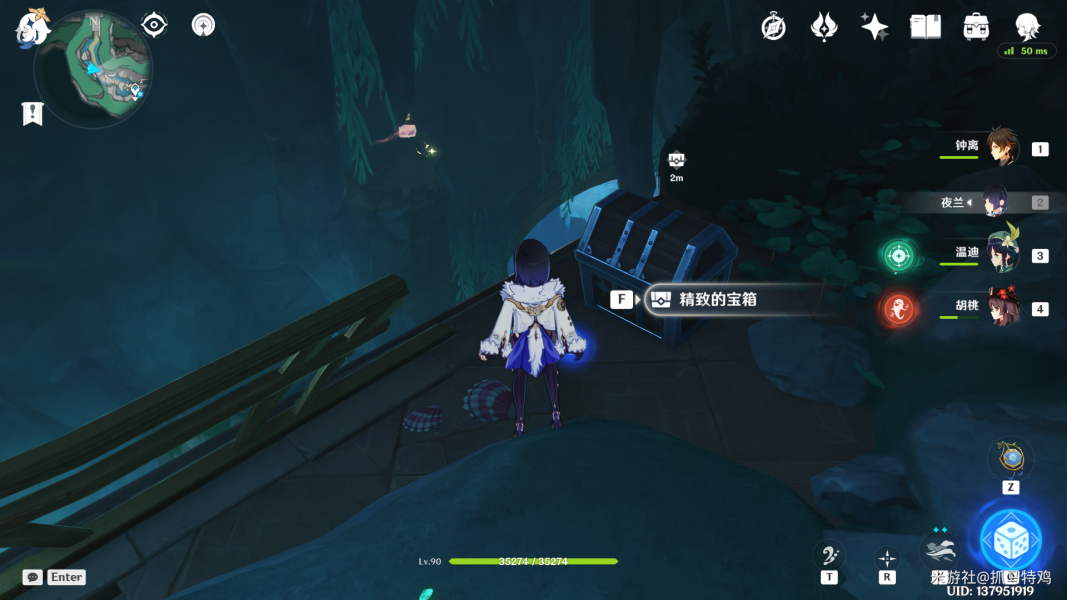The height and width of the screenshot is (600, 1067).
Task: Select party member 夜兰
Action: (x=996, y=202)
